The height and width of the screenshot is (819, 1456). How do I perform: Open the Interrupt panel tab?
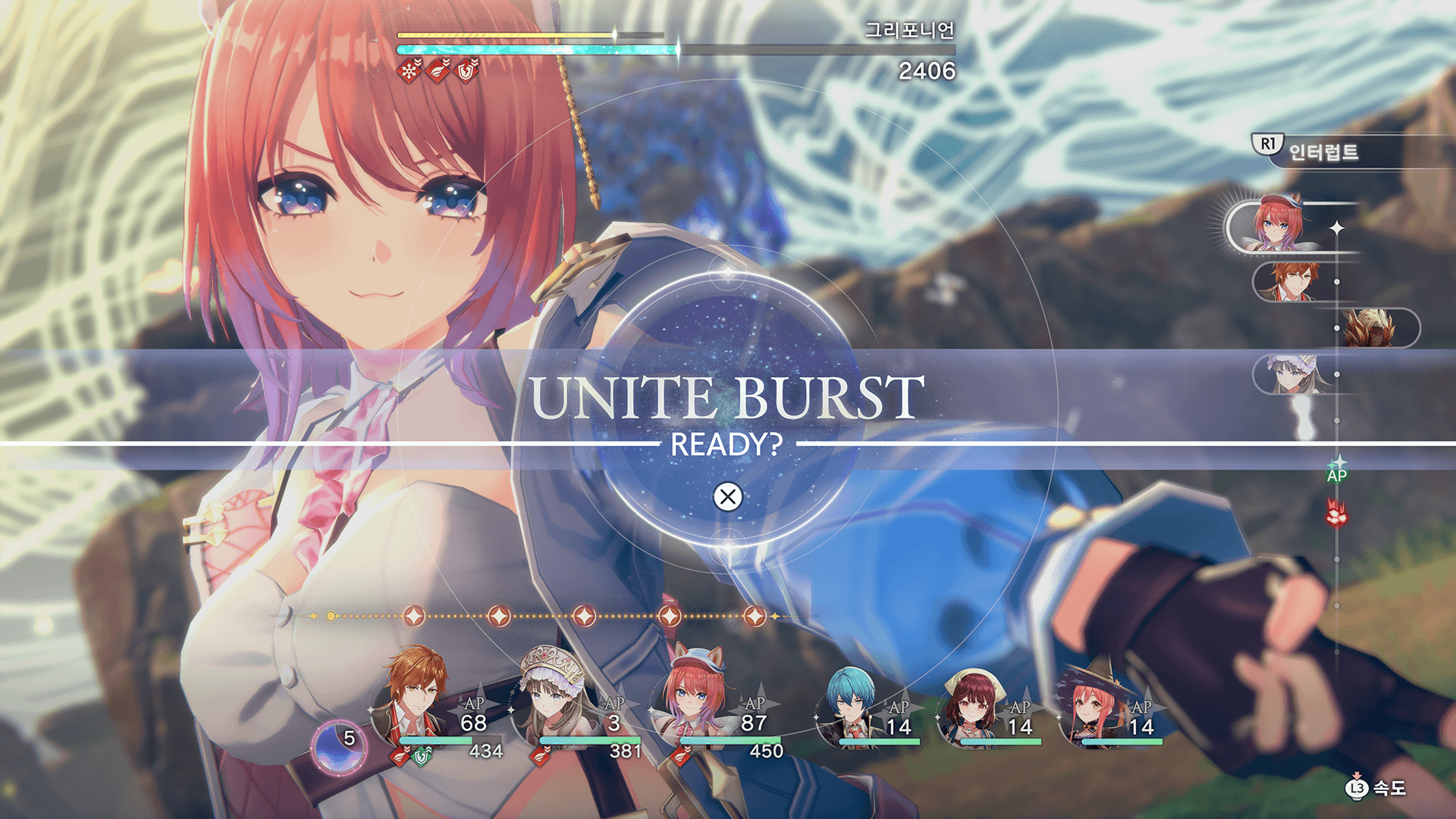[1323, 152]
